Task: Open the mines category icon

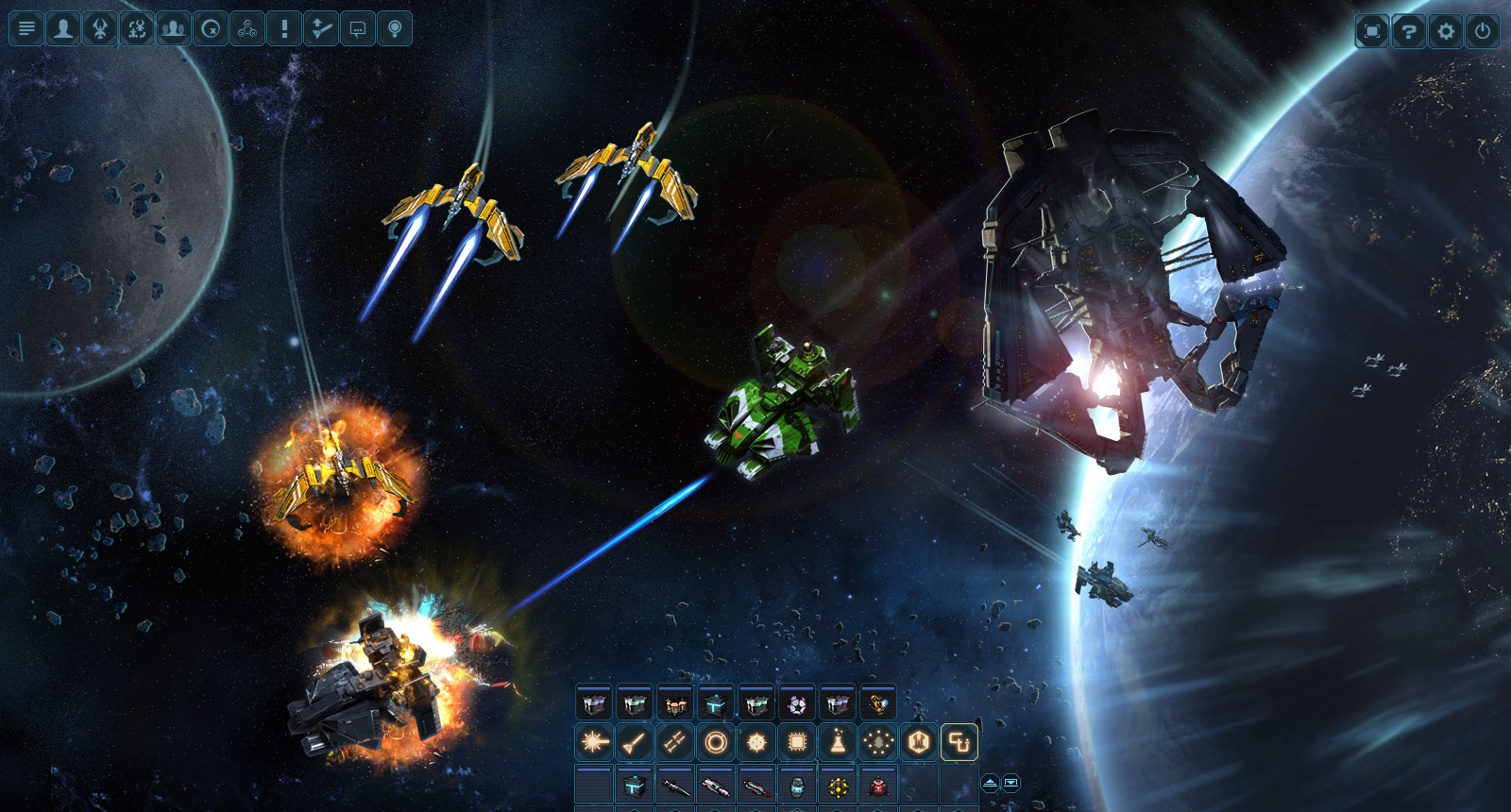Action: (x=756, y=742)
